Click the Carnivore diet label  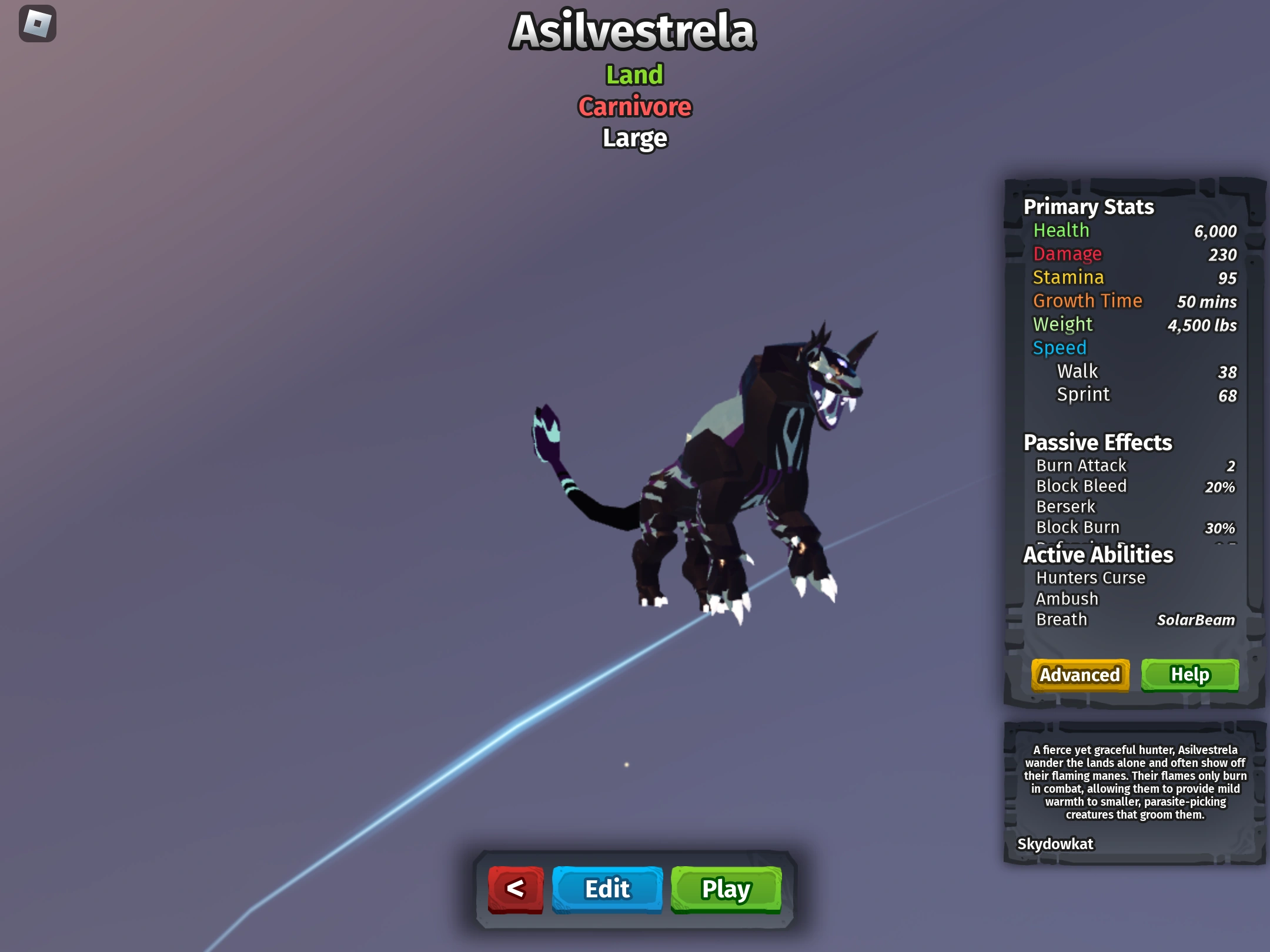(x=634, y=107)
